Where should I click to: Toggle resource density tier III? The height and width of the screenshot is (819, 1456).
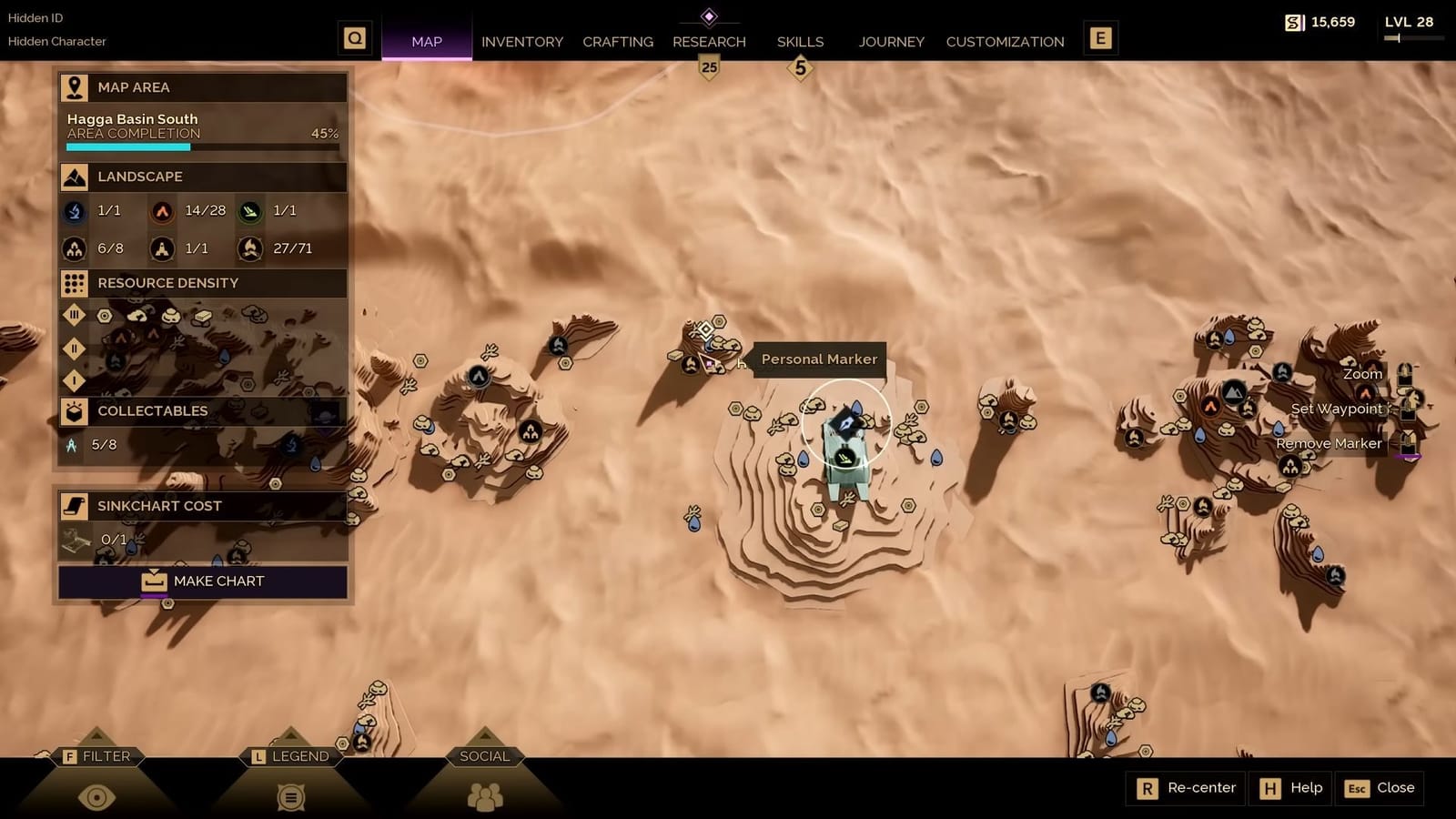point(75,315)
